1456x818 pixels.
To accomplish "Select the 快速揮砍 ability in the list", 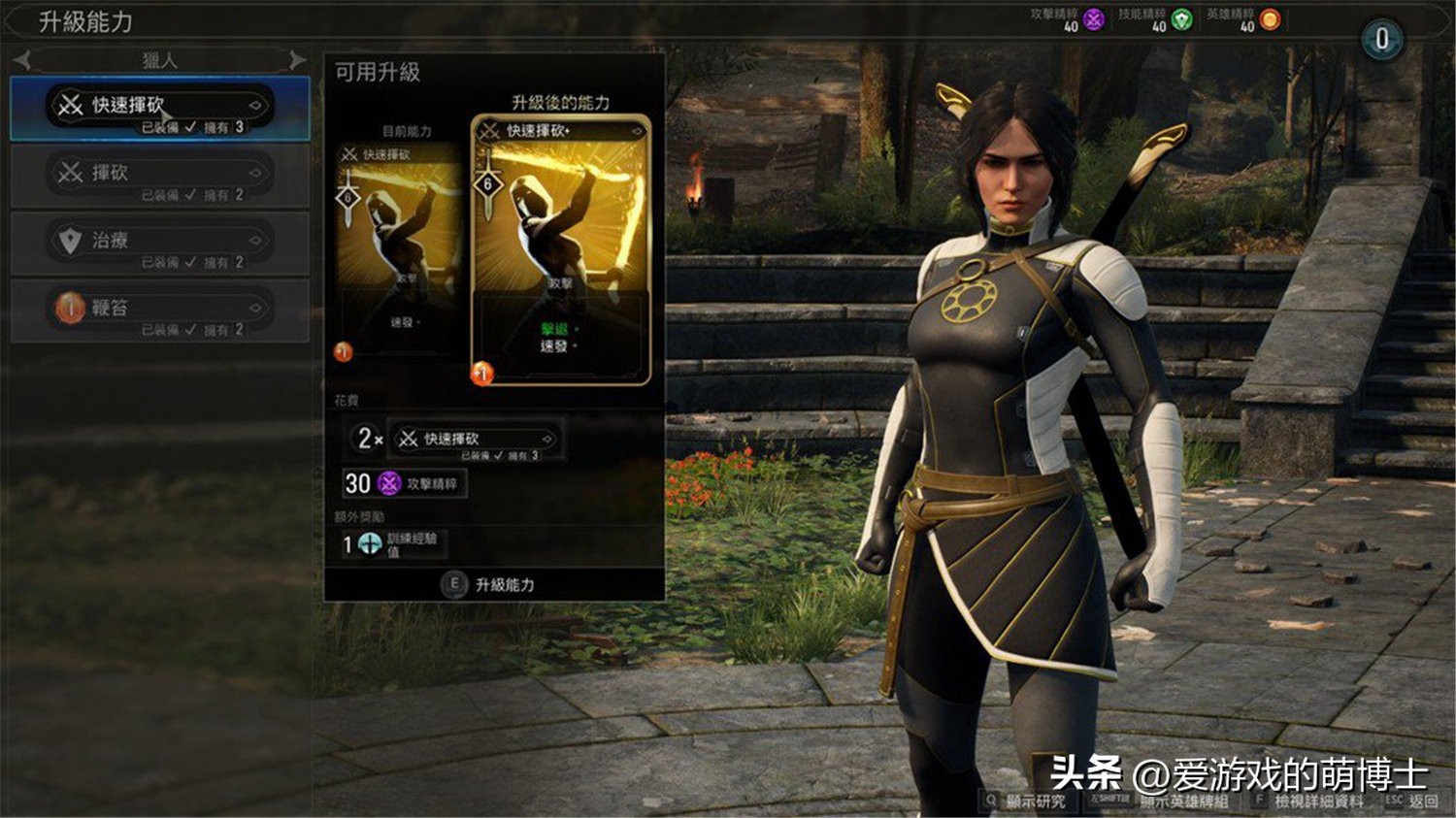I will point(159,109).
